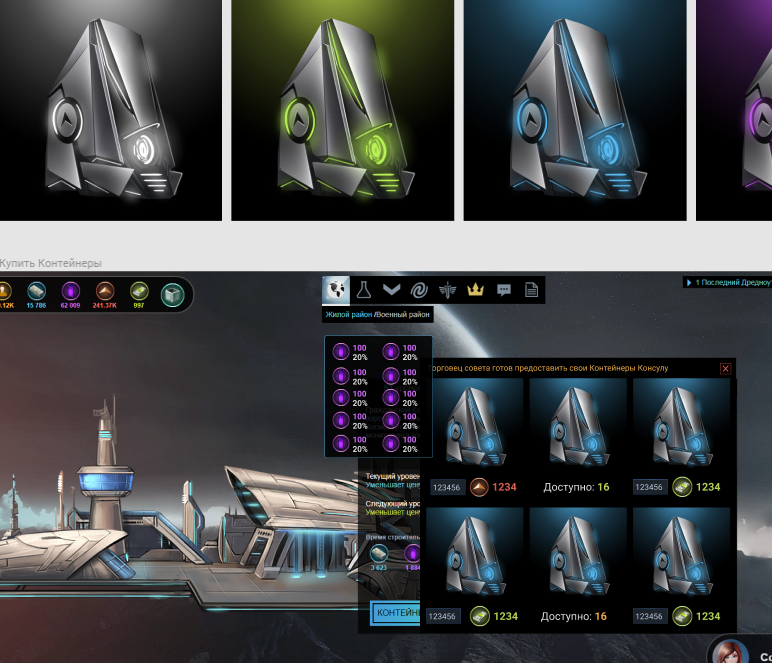This screenshot has height=663, width=772.
Task: Click the red-haired advisor portrait
Action: click(728, 651)
